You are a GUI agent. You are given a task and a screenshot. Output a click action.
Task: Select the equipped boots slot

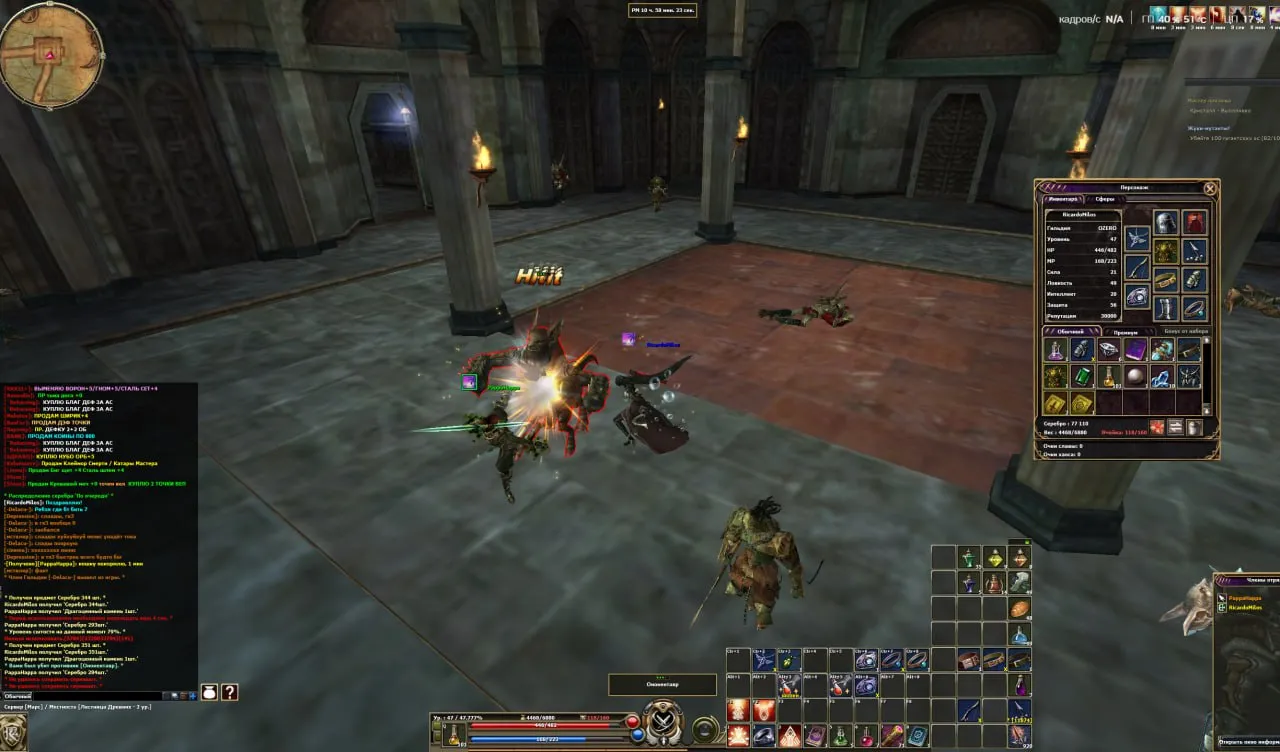(x=1166, y=308)
